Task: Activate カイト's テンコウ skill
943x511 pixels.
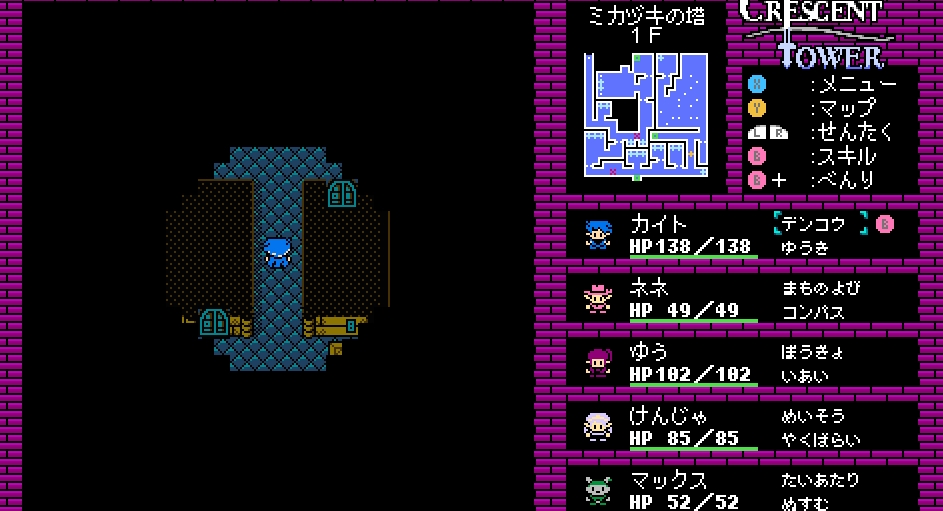Action: click(x=820, y=224)
